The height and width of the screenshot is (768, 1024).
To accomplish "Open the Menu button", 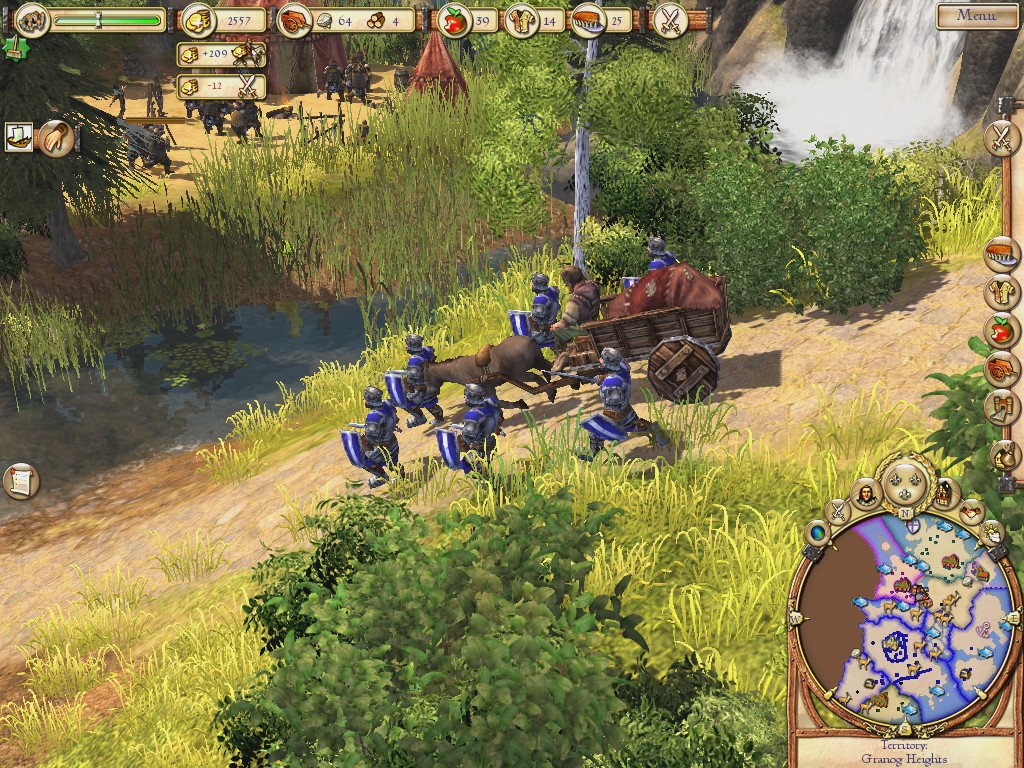I will coord(975,16).
